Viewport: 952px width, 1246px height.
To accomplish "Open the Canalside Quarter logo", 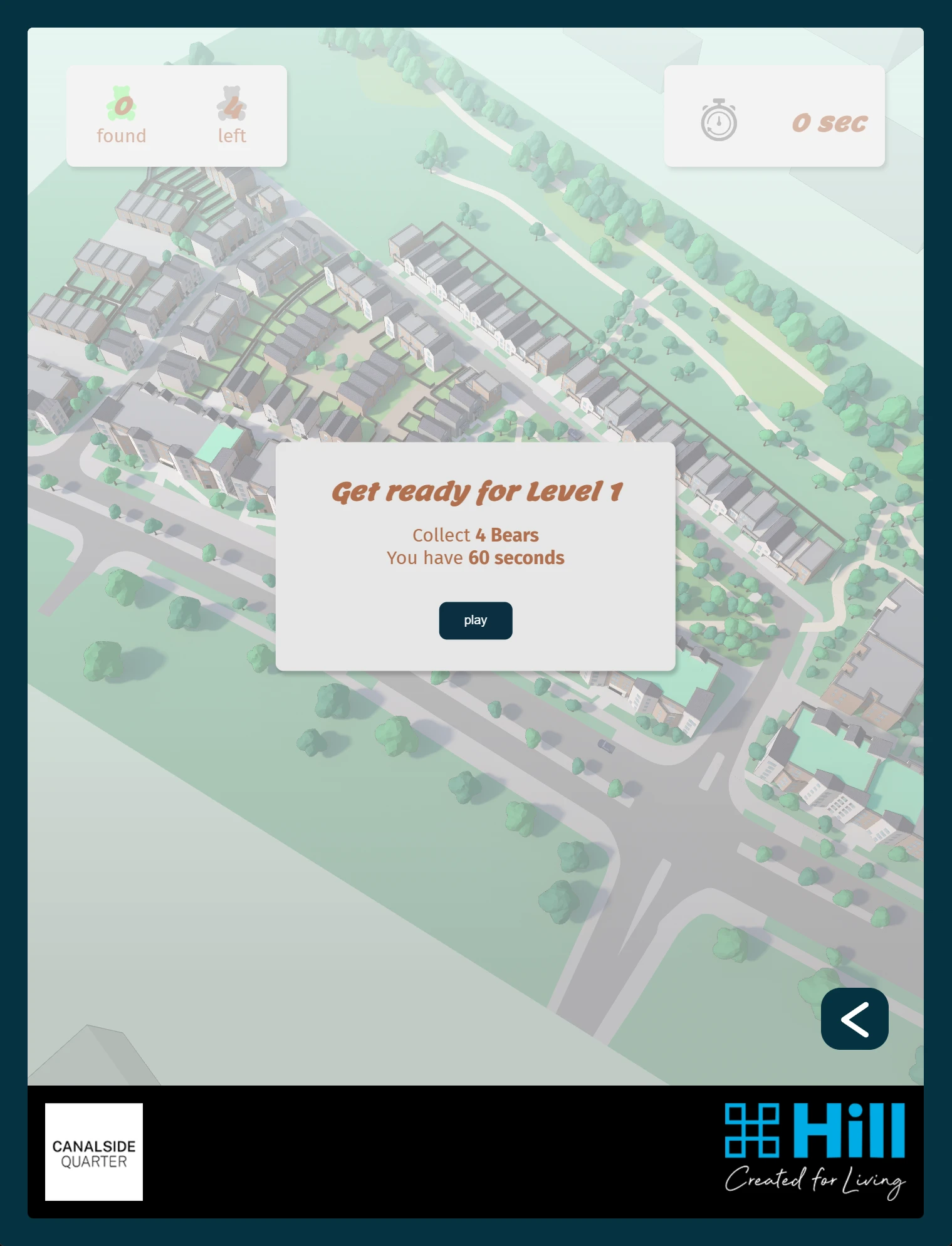I will coord(93,1153).
